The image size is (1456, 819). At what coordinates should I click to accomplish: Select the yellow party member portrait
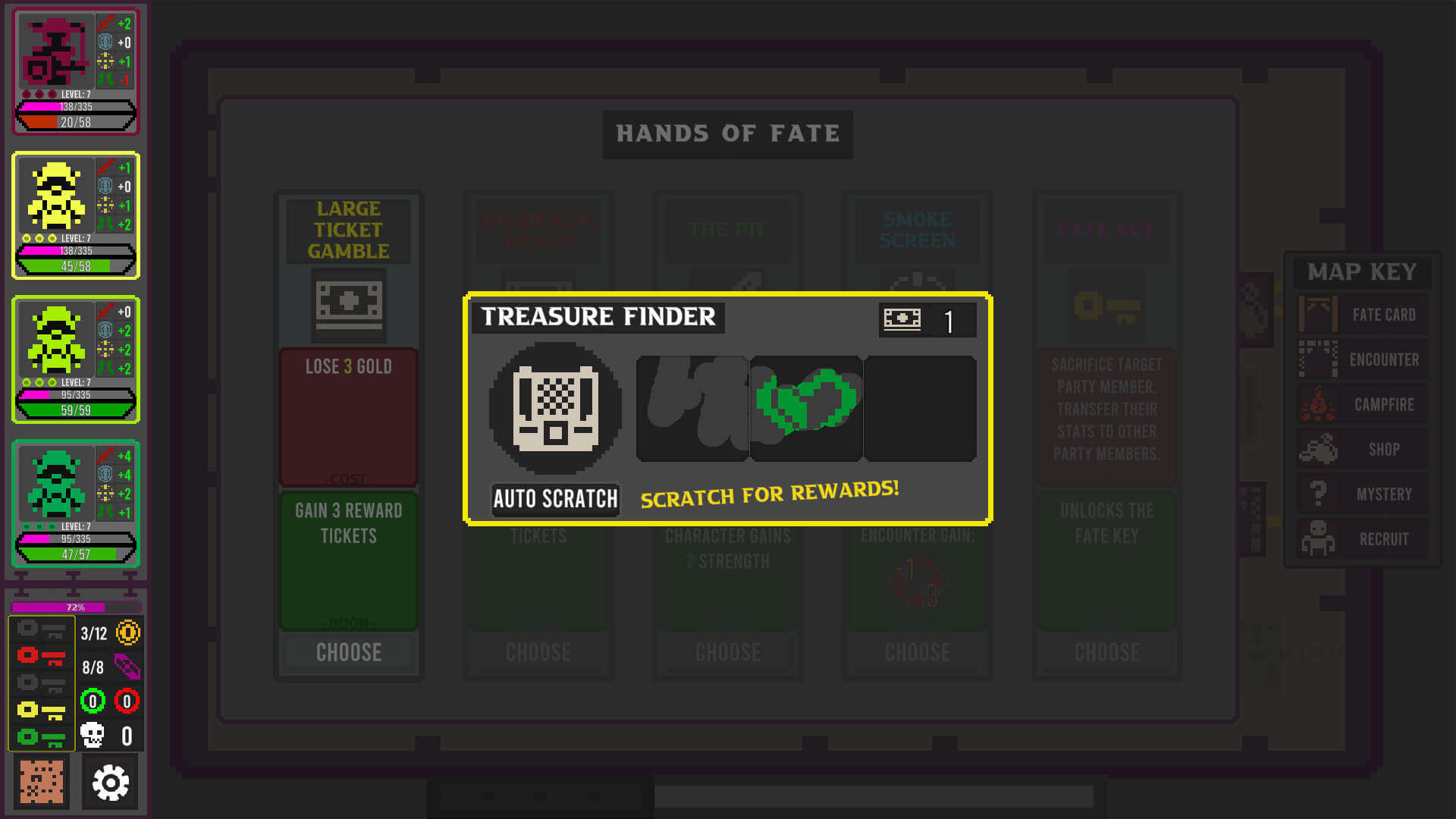[x=56, y=197]
